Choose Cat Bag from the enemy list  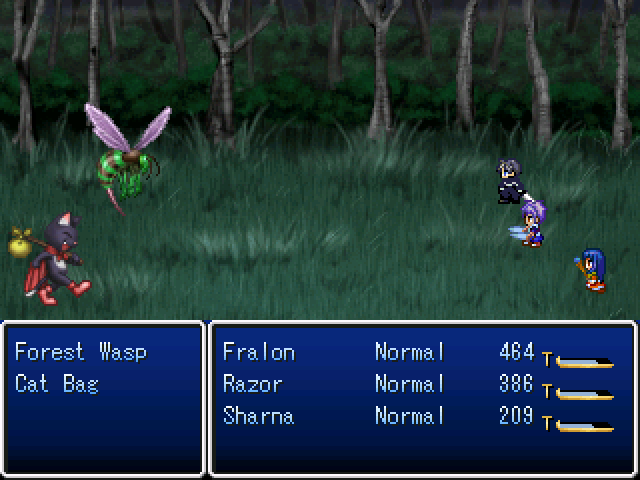pyautogui.click(x=57, y=384)
